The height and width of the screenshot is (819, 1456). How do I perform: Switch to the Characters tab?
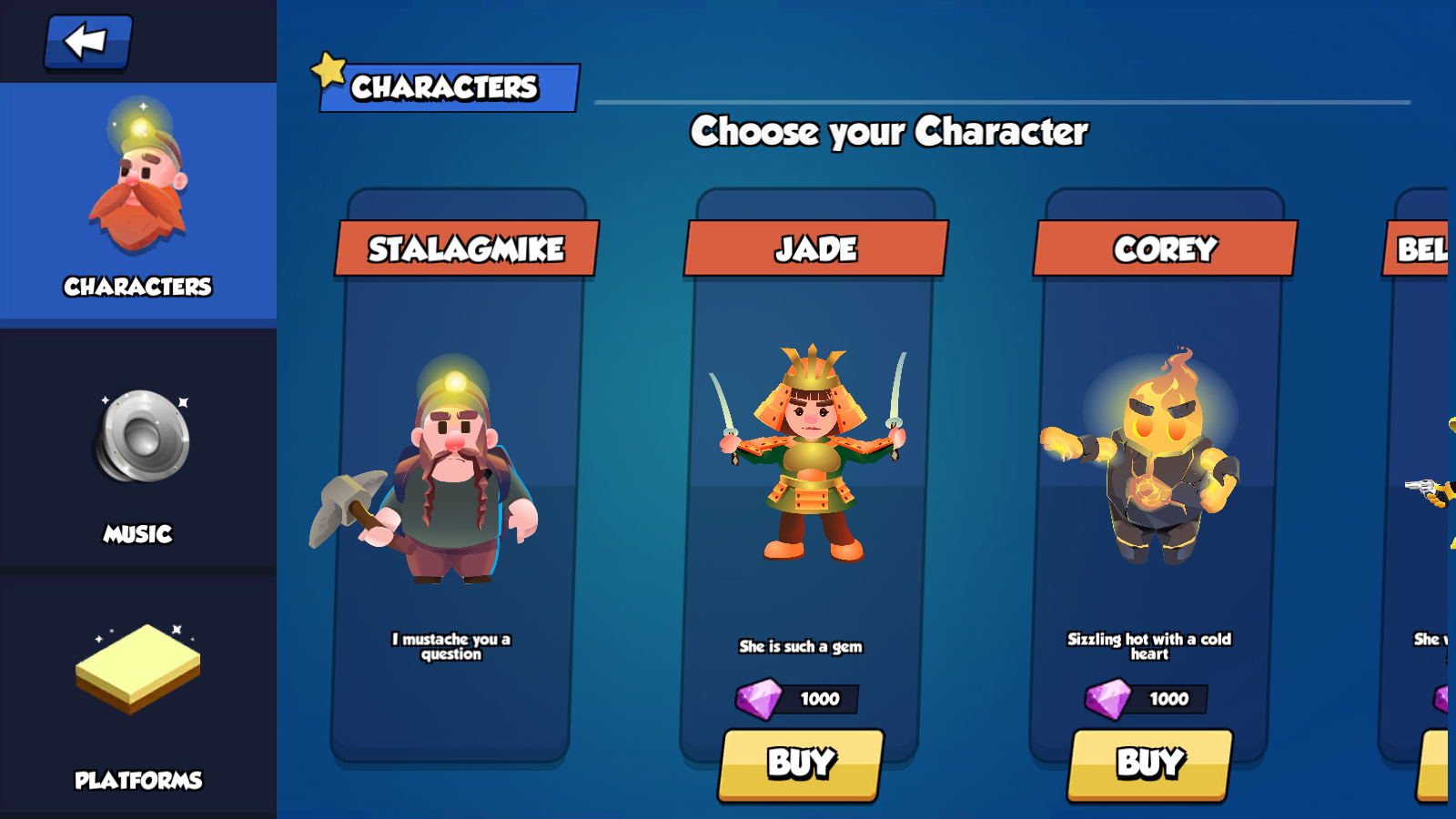click(138, 202)
